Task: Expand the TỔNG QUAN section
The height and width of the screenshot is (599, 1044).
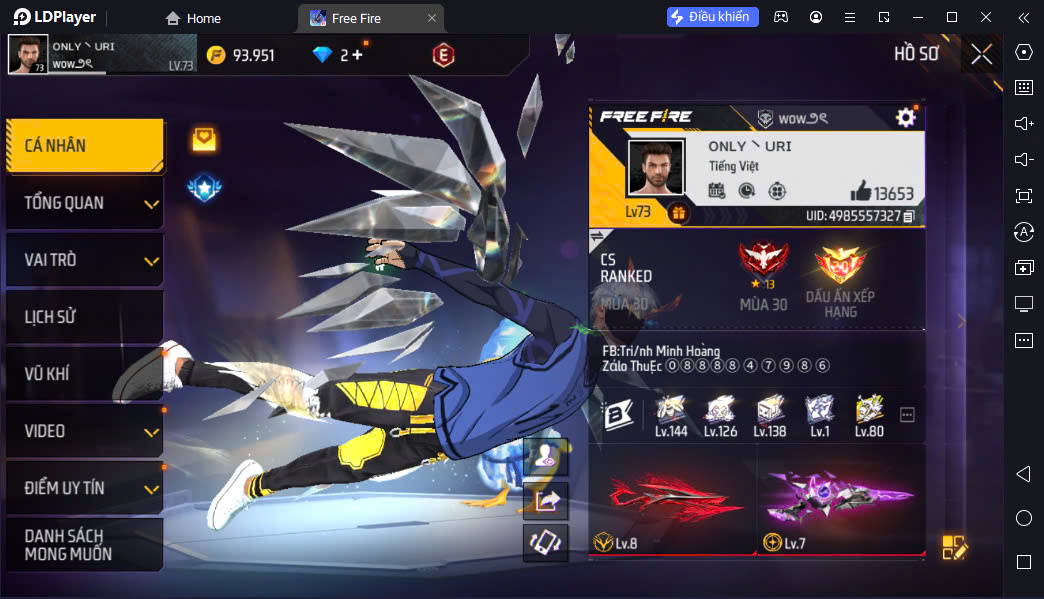Action: click(x=84, y=203)
